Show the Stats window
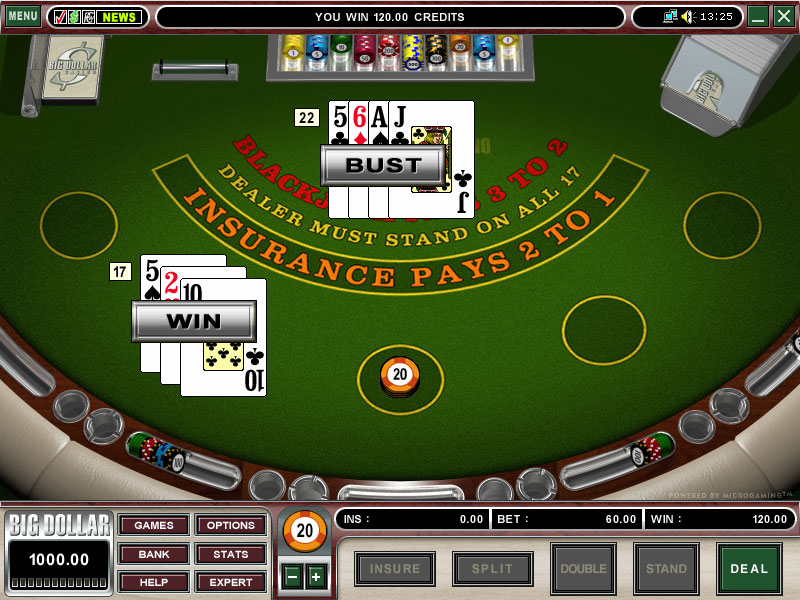 tap(231, 553)
